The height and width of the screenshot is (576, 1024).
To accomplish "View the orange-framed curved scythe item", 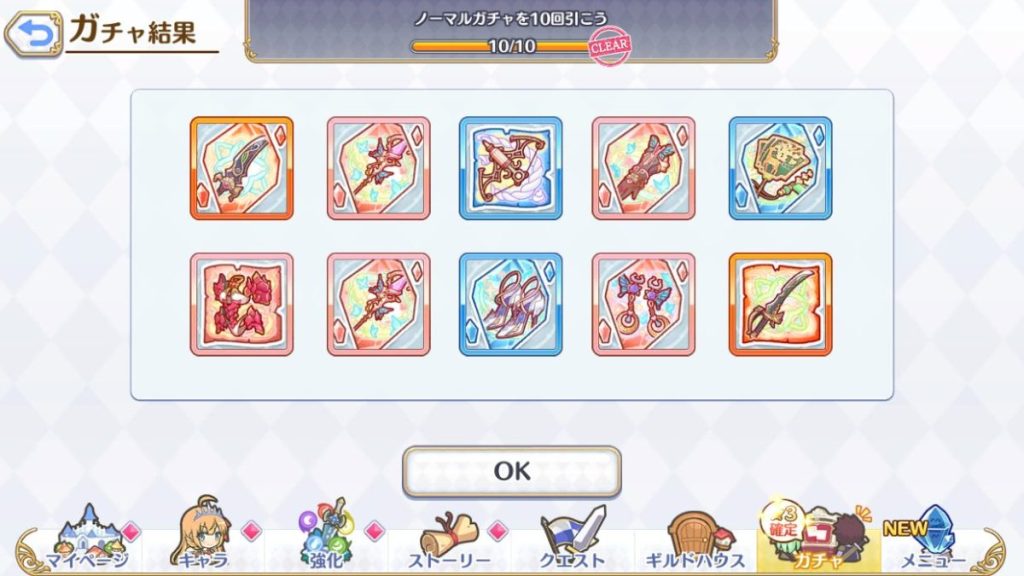I will (780, 304).
